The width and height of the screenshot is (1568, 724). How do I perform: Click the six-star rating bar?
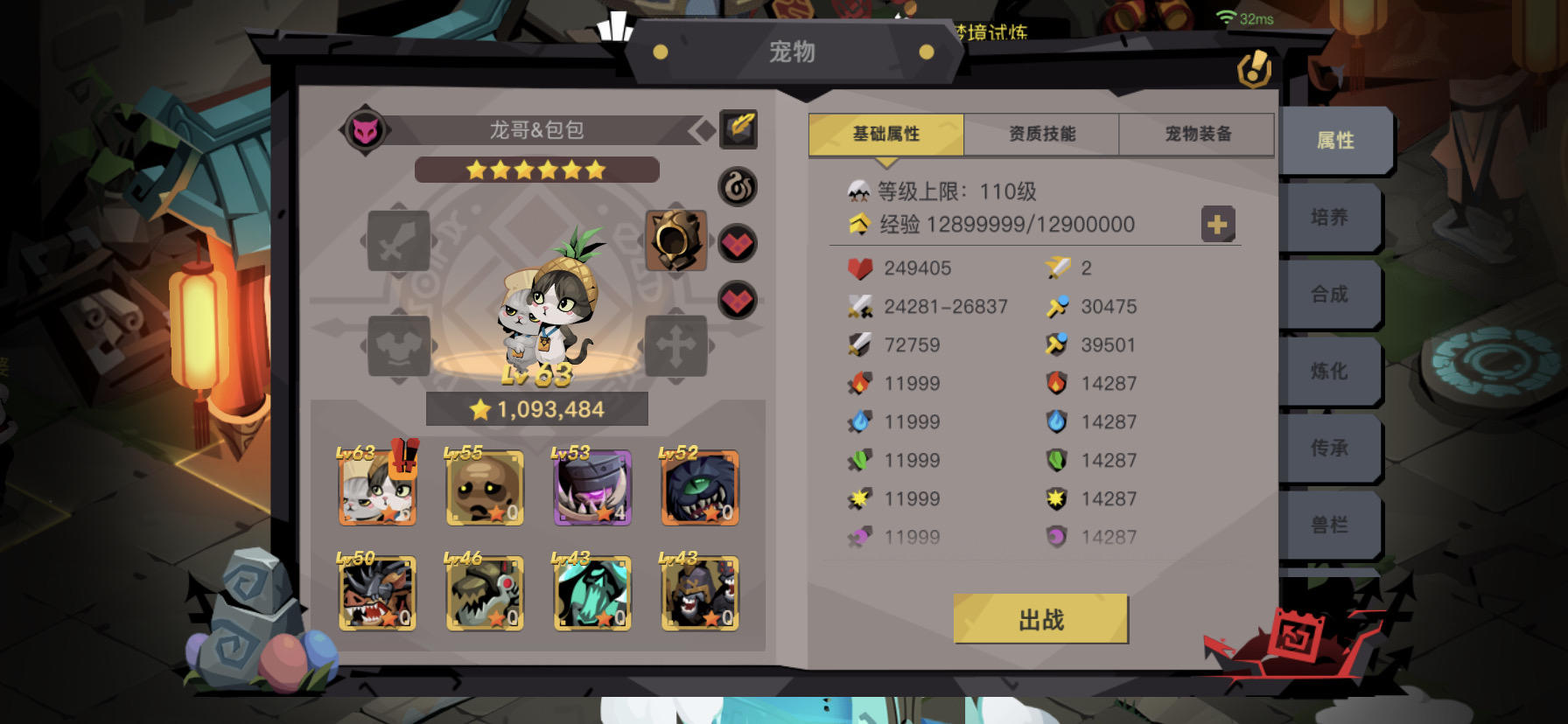tap(536, 170)
